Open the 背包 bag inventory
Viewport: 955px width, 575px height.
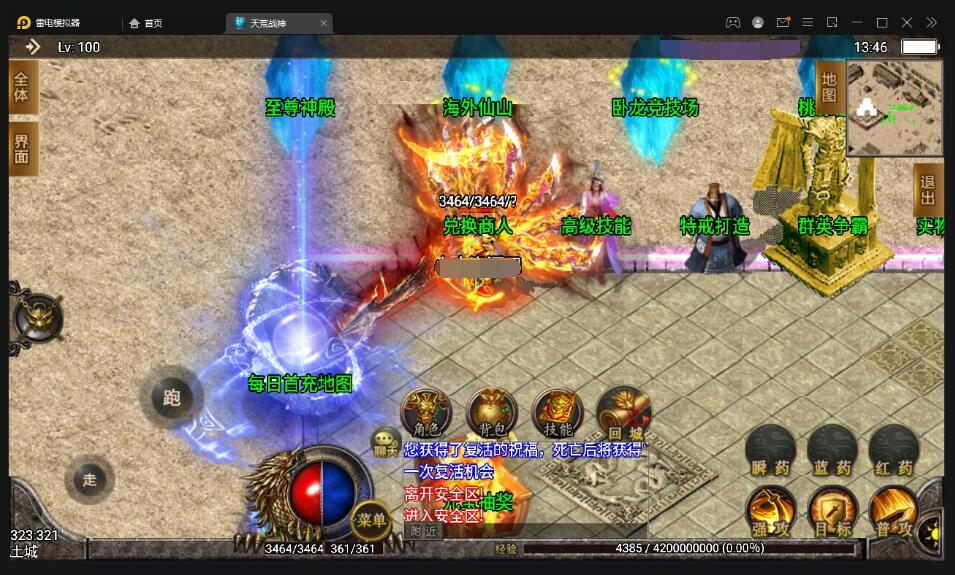point(492,413)
